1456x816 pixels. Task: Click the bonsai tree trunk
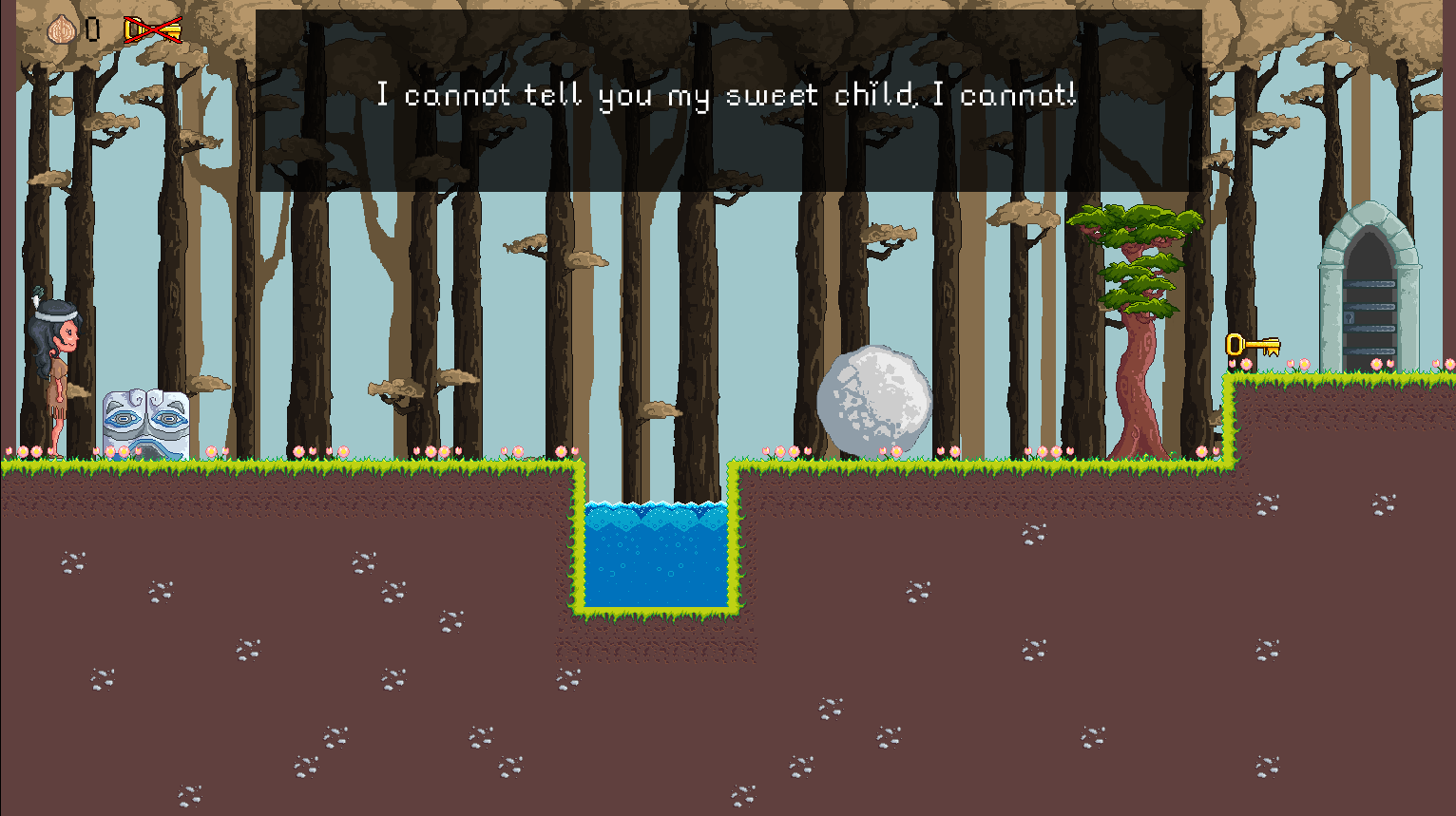1136,408
